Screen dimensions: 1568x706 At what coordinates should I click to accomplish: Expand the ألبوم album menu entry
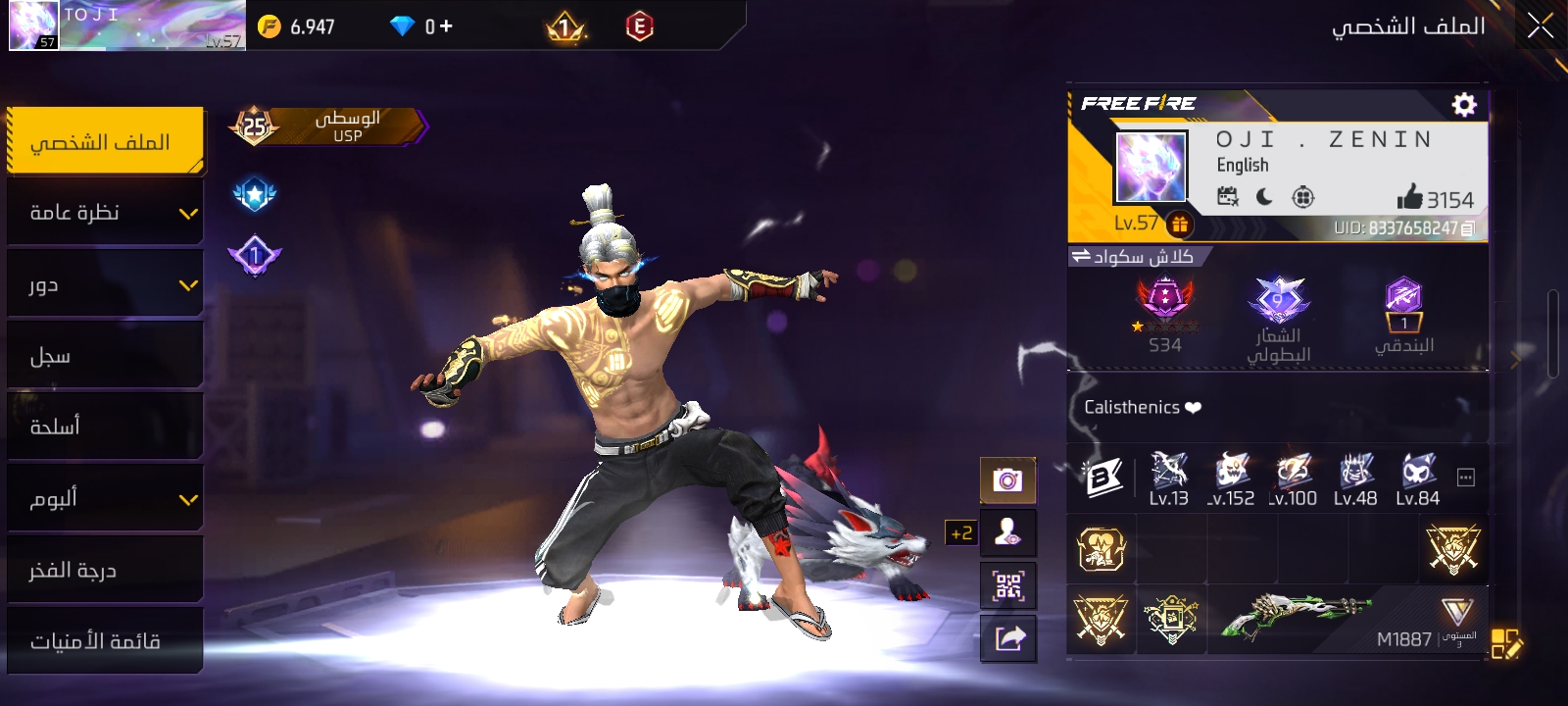(105, 498)
